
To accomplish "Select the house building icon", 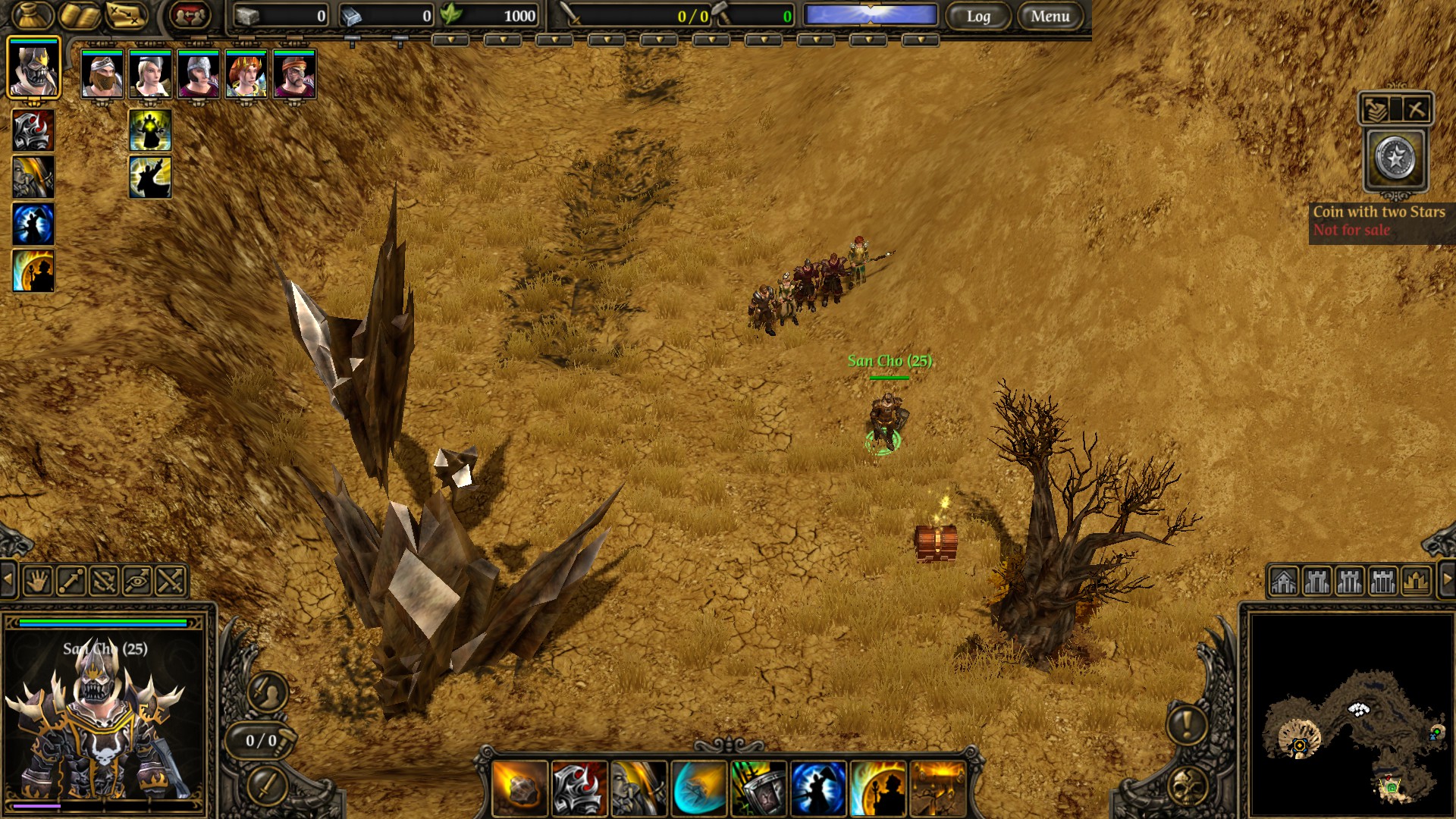I will click(x=1284, y=582).
